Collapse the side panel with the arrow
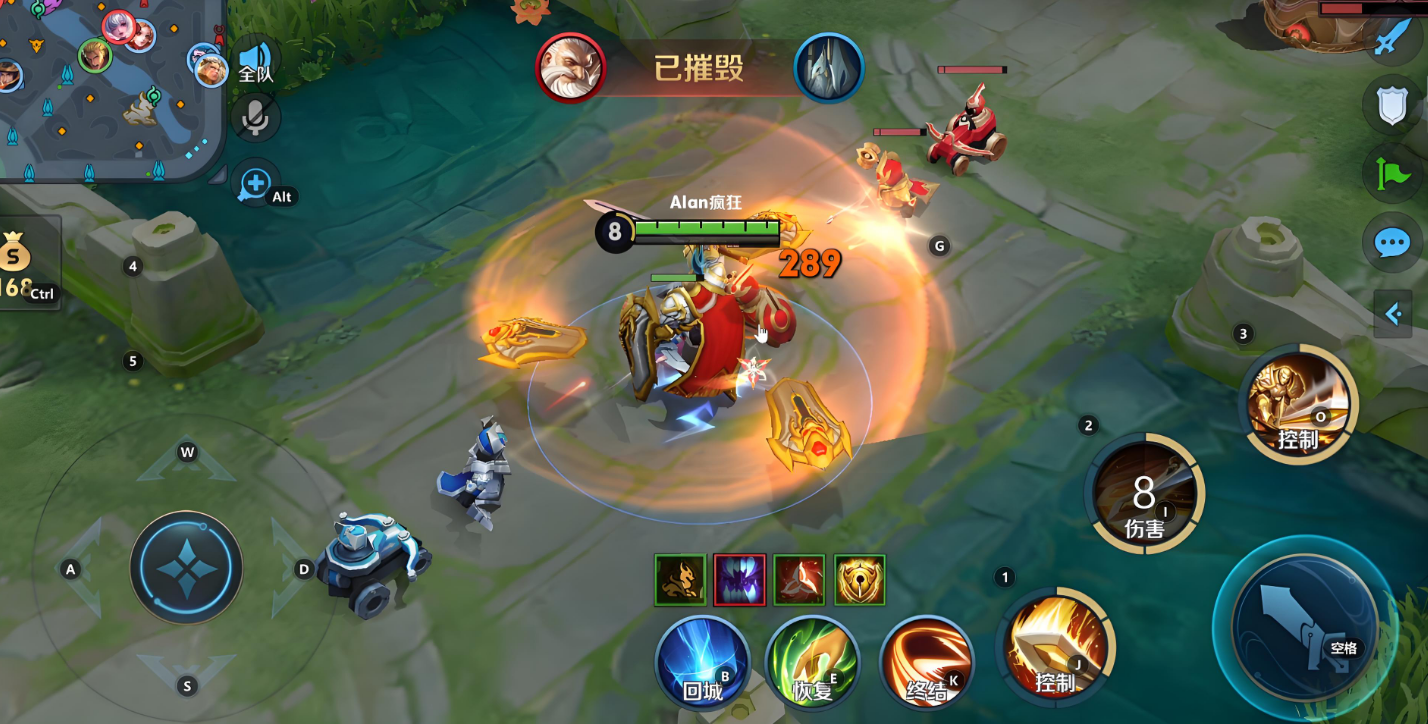The width and height of the screenshot is (1428, 724). 1392,314
